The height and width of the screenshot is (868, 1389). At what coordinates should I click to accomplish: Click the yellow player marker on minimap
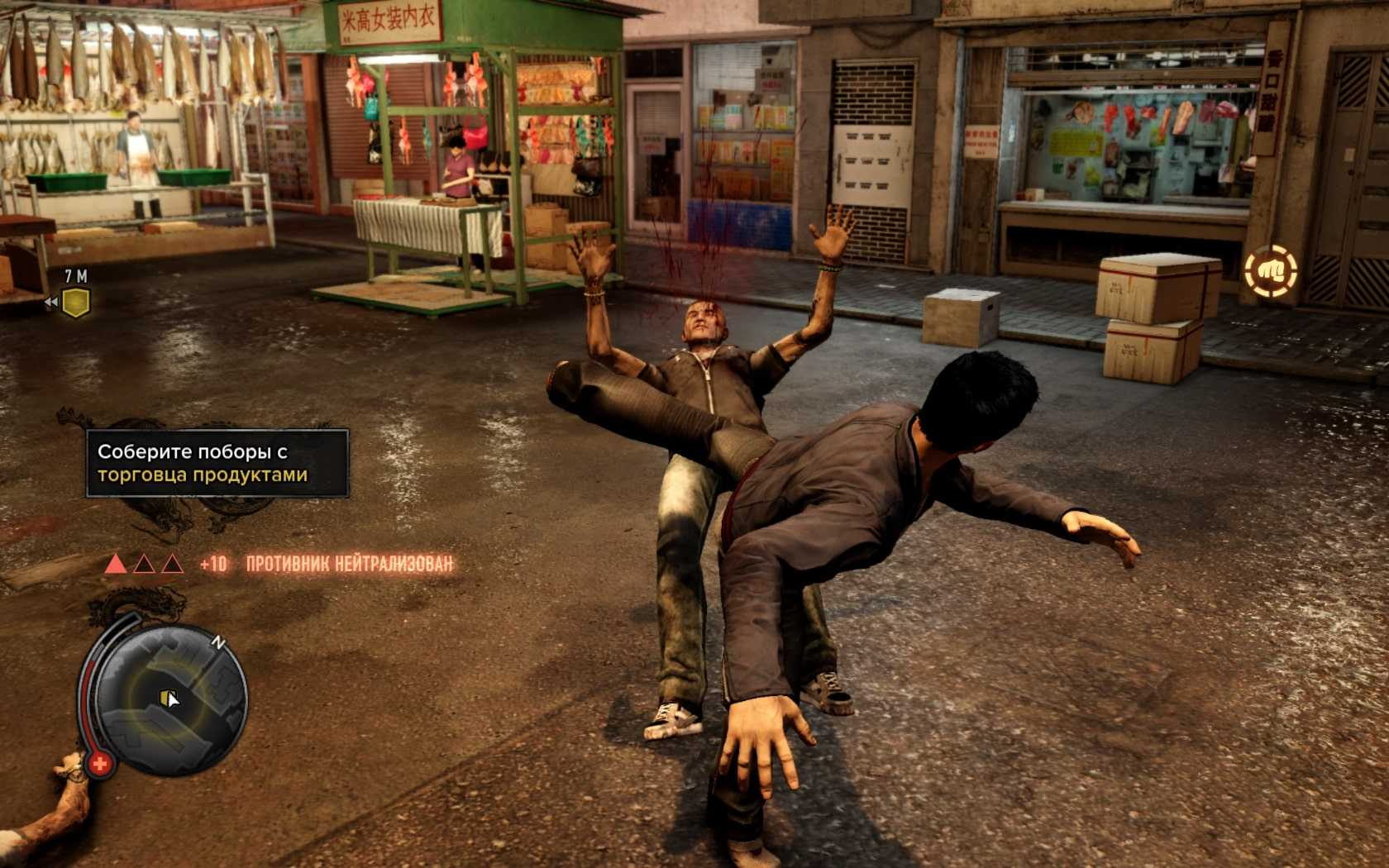pos(168,699)
